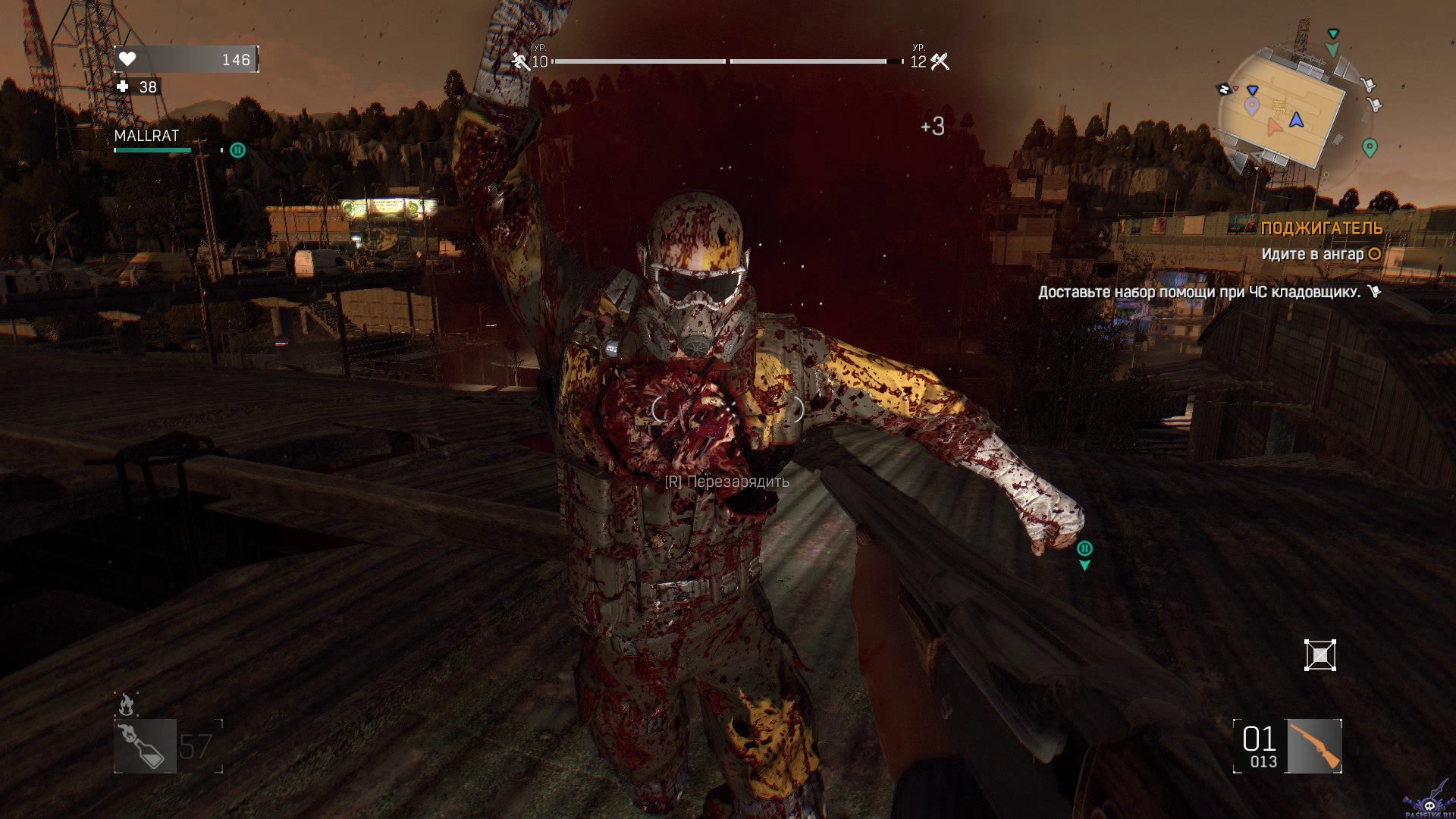1456x819 pixels.
Task: Click the power crossed-tools level icon
Action: coord(940,61)
